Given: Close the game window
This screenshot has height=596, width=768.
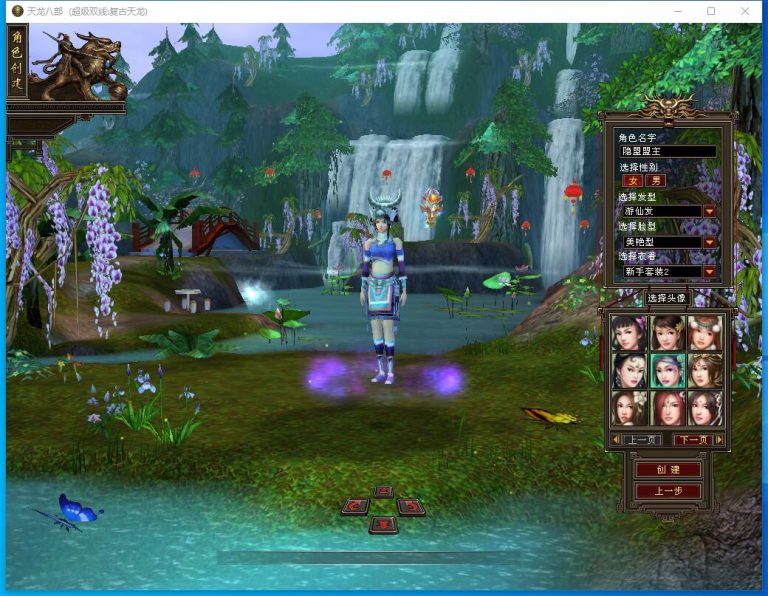Looking at the screenshot, I should 744,11.
